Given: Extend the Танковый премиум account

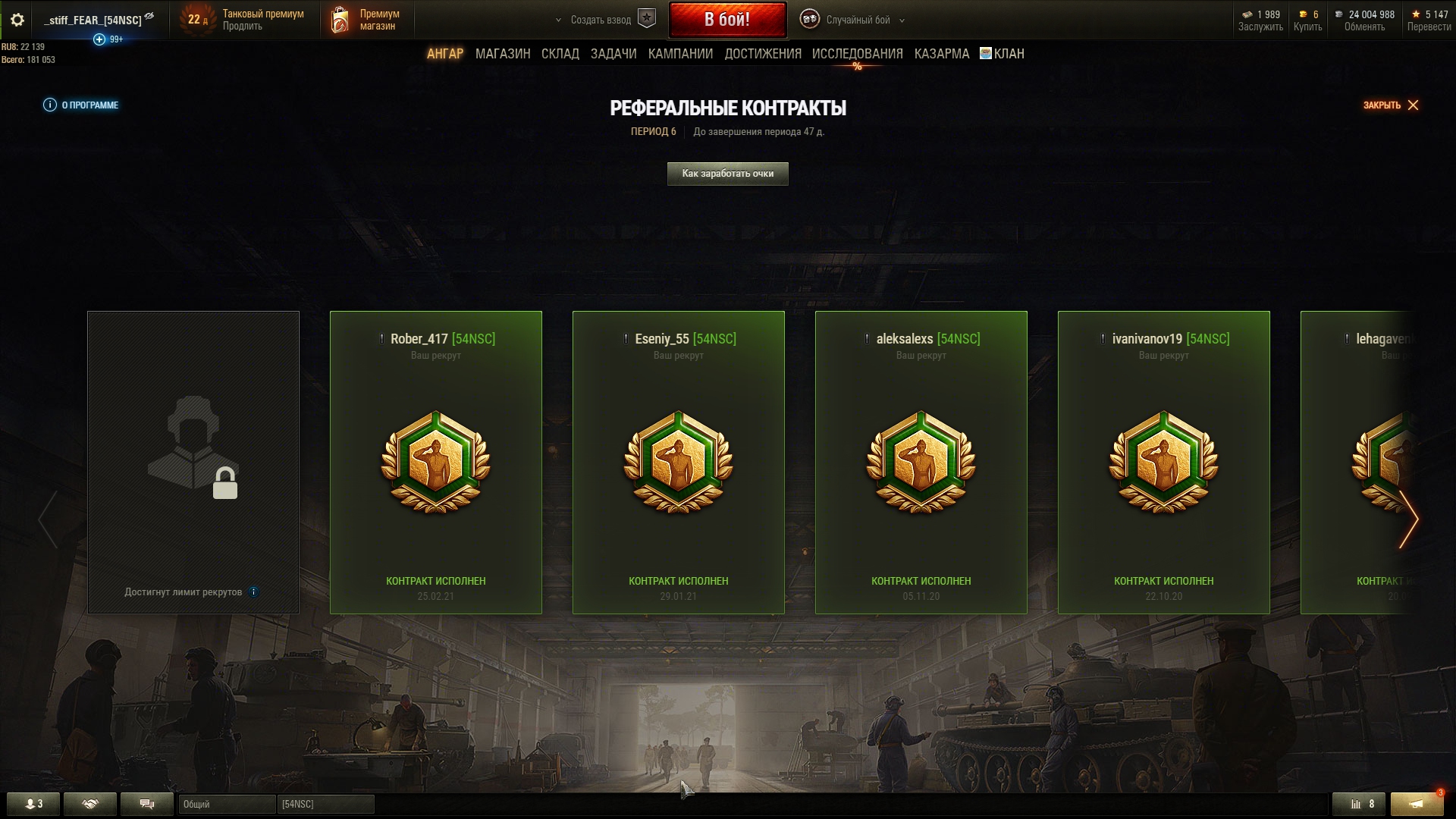Looking at the screenshot, I should [243, 27].
